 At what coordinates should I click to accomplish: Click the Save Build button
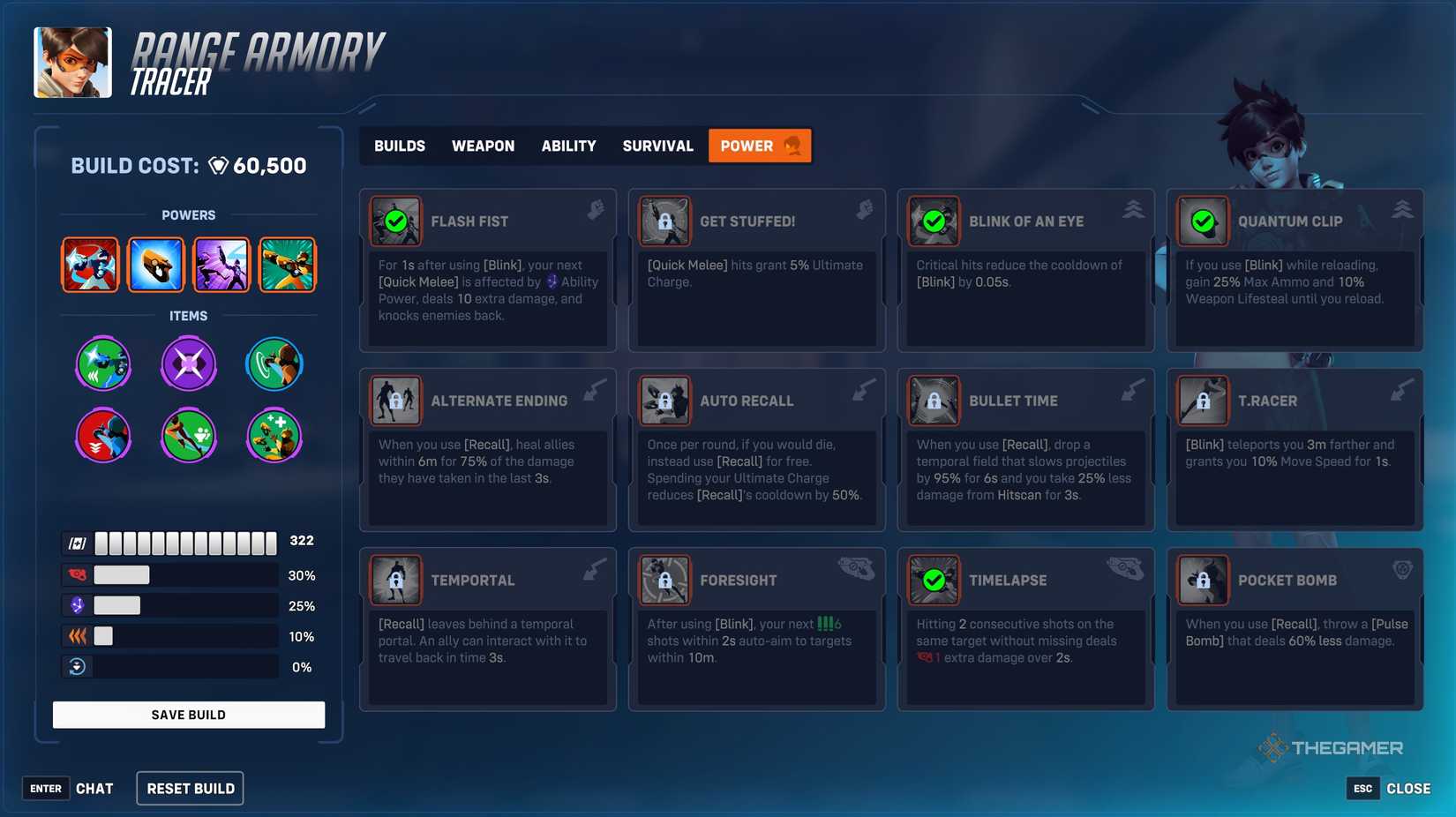pyautogui.click(x=188, y=715)
